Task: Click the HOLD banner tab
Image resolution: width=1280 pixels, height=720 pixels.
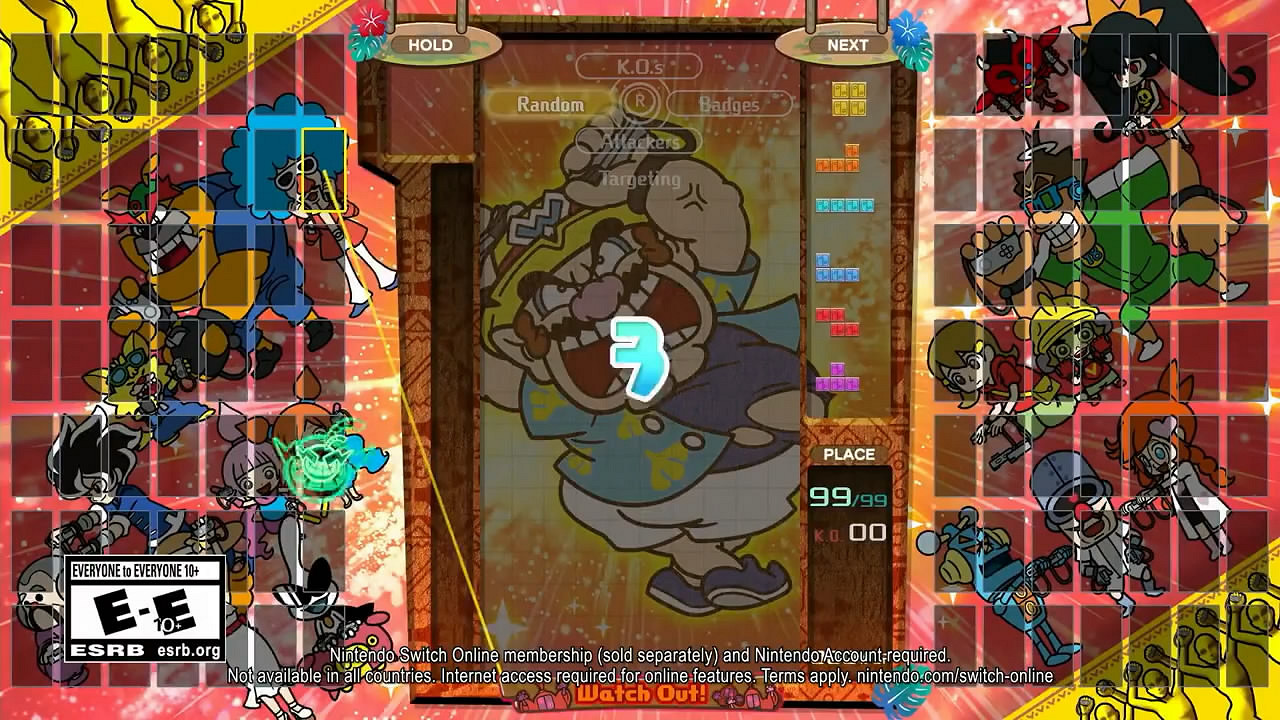Action: [432, 45]
